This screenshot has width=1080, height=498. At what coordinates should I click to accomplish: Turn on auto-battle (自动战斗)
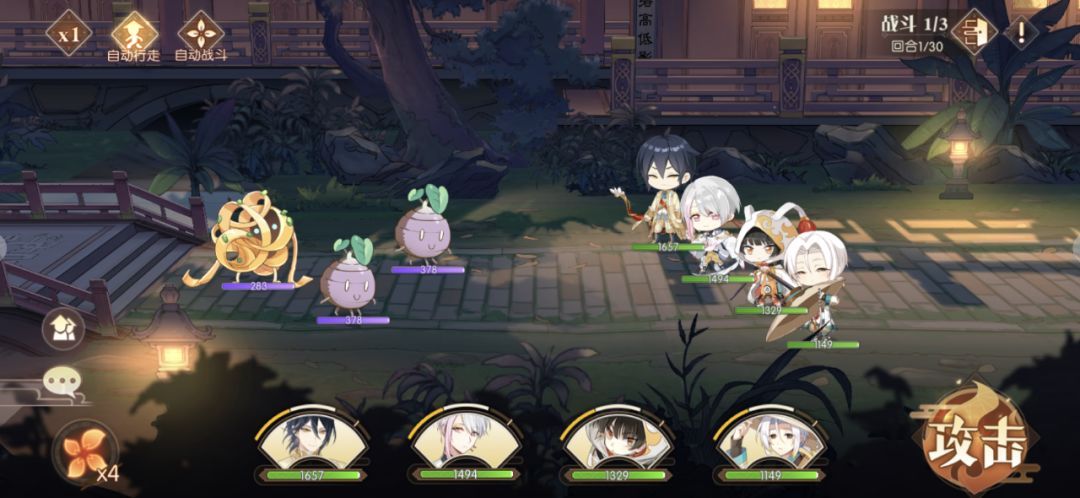201,35
